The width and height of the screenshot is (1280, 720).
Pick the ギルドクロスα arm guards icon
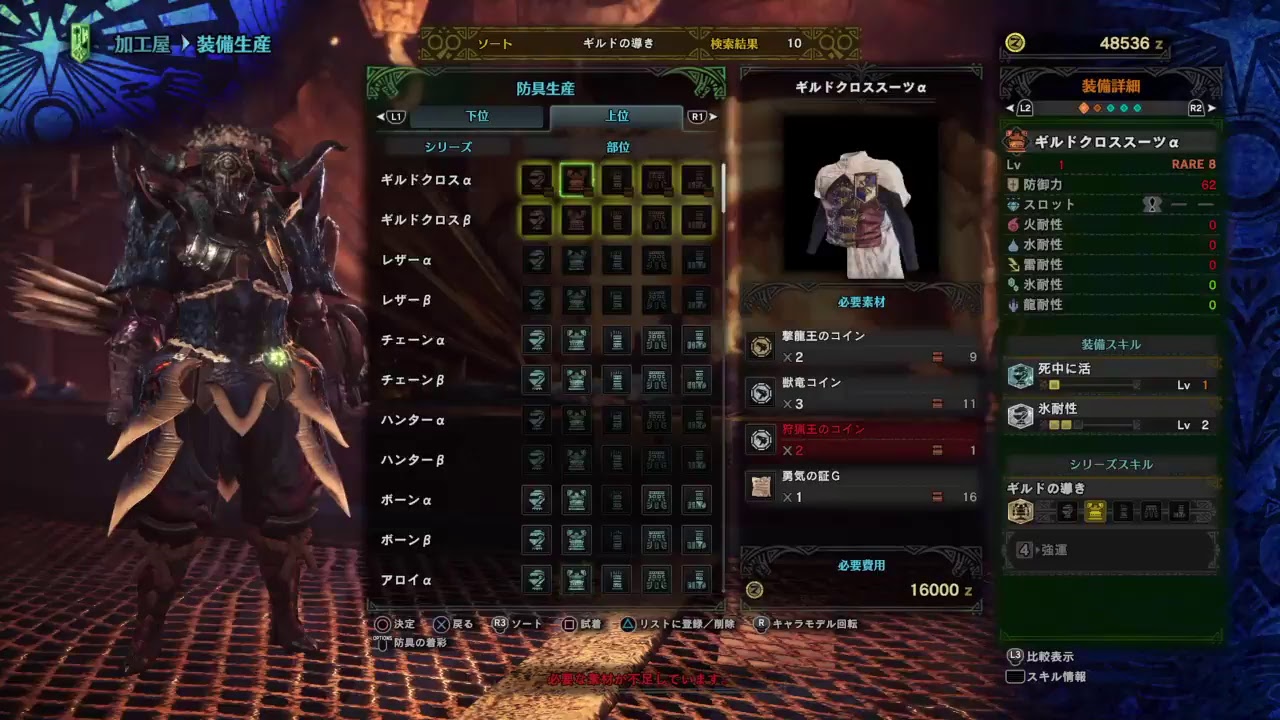coord(616,180)
